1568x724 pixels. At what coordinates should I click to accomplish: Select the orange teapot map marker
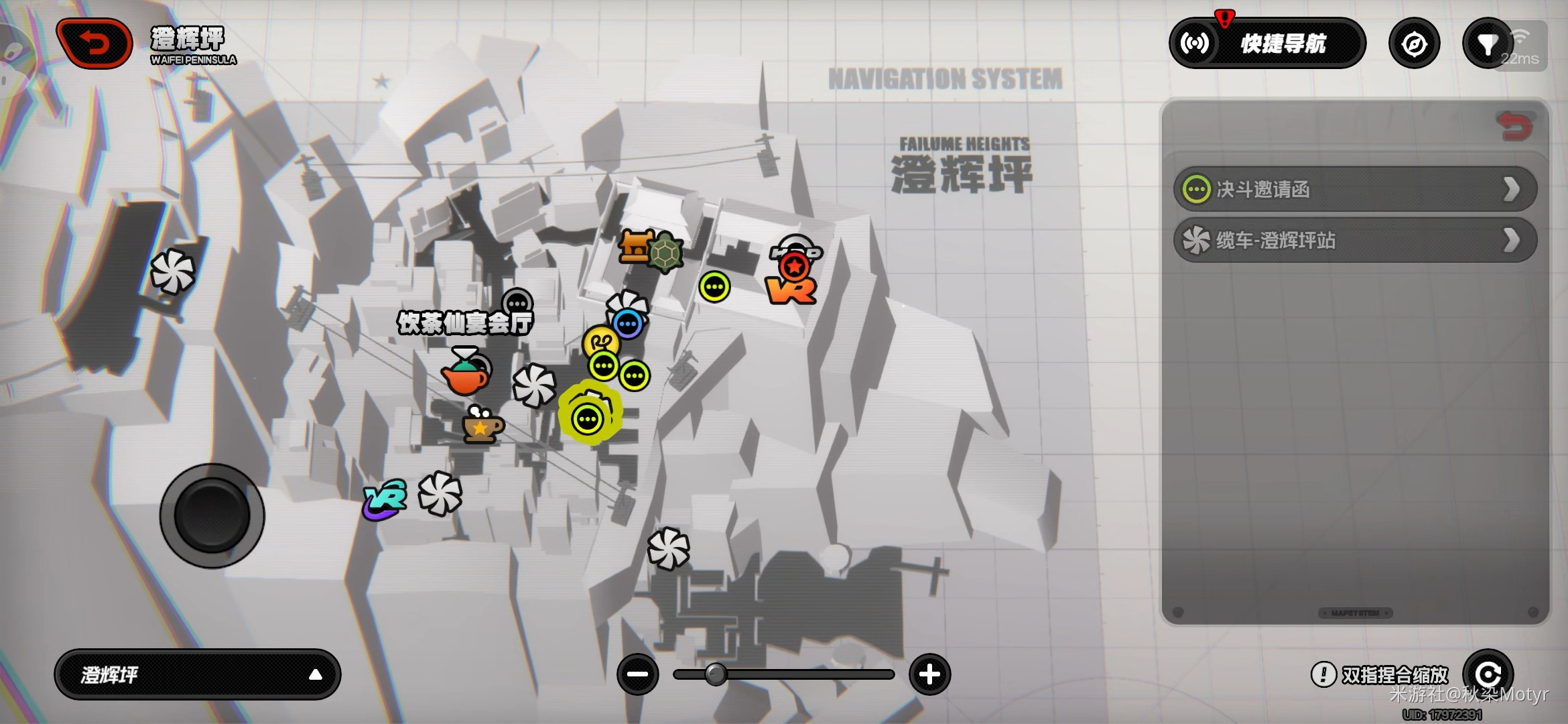[x=465, y=377]
